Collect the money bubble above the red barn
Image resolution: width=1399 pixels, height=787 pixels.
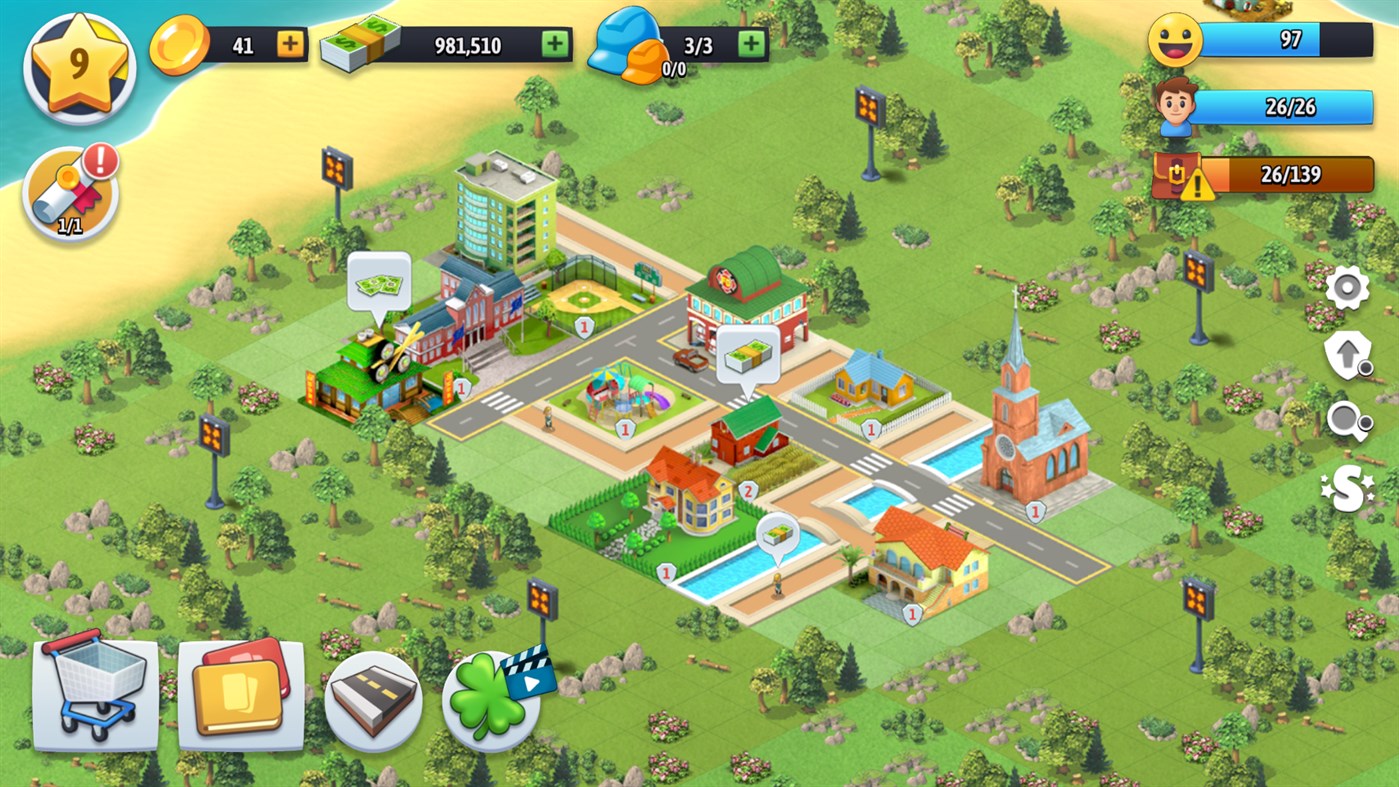746,357
